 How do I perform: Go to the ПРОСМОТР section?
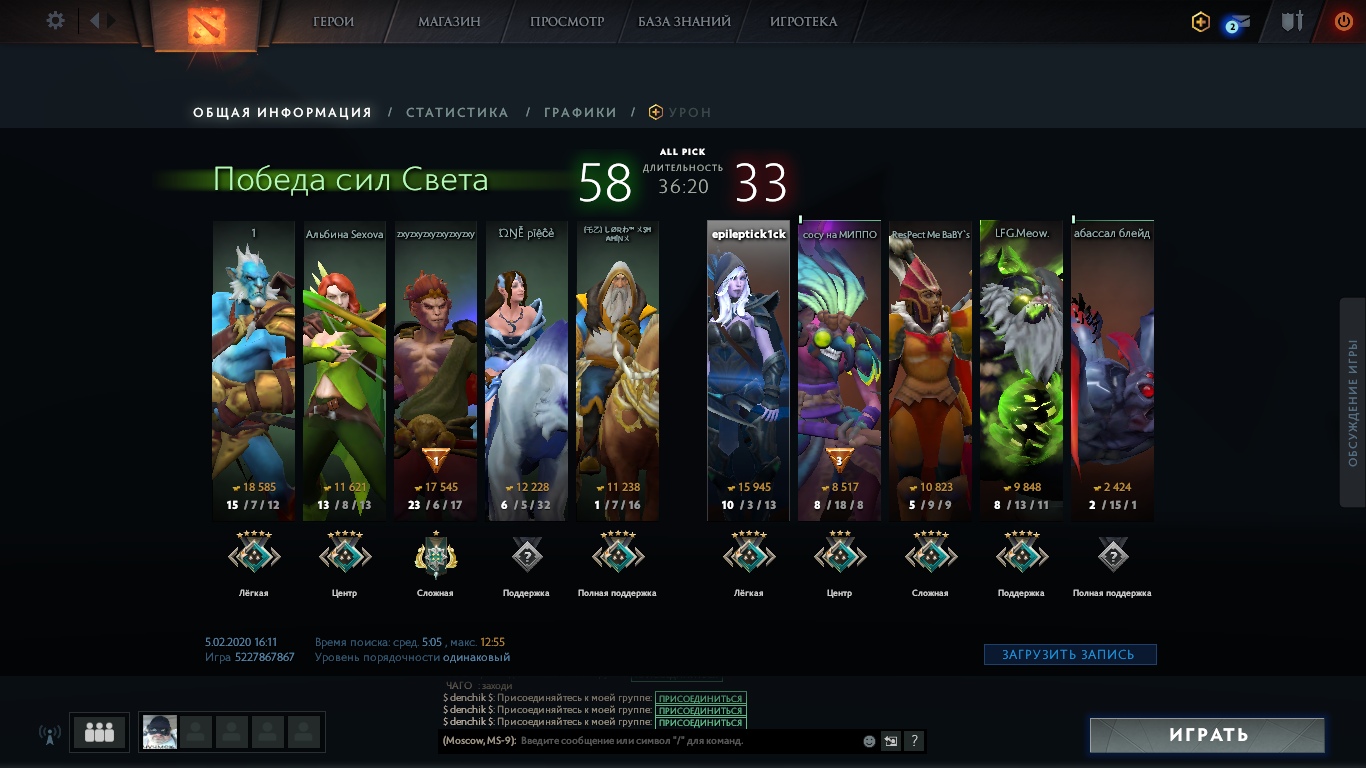567,21
